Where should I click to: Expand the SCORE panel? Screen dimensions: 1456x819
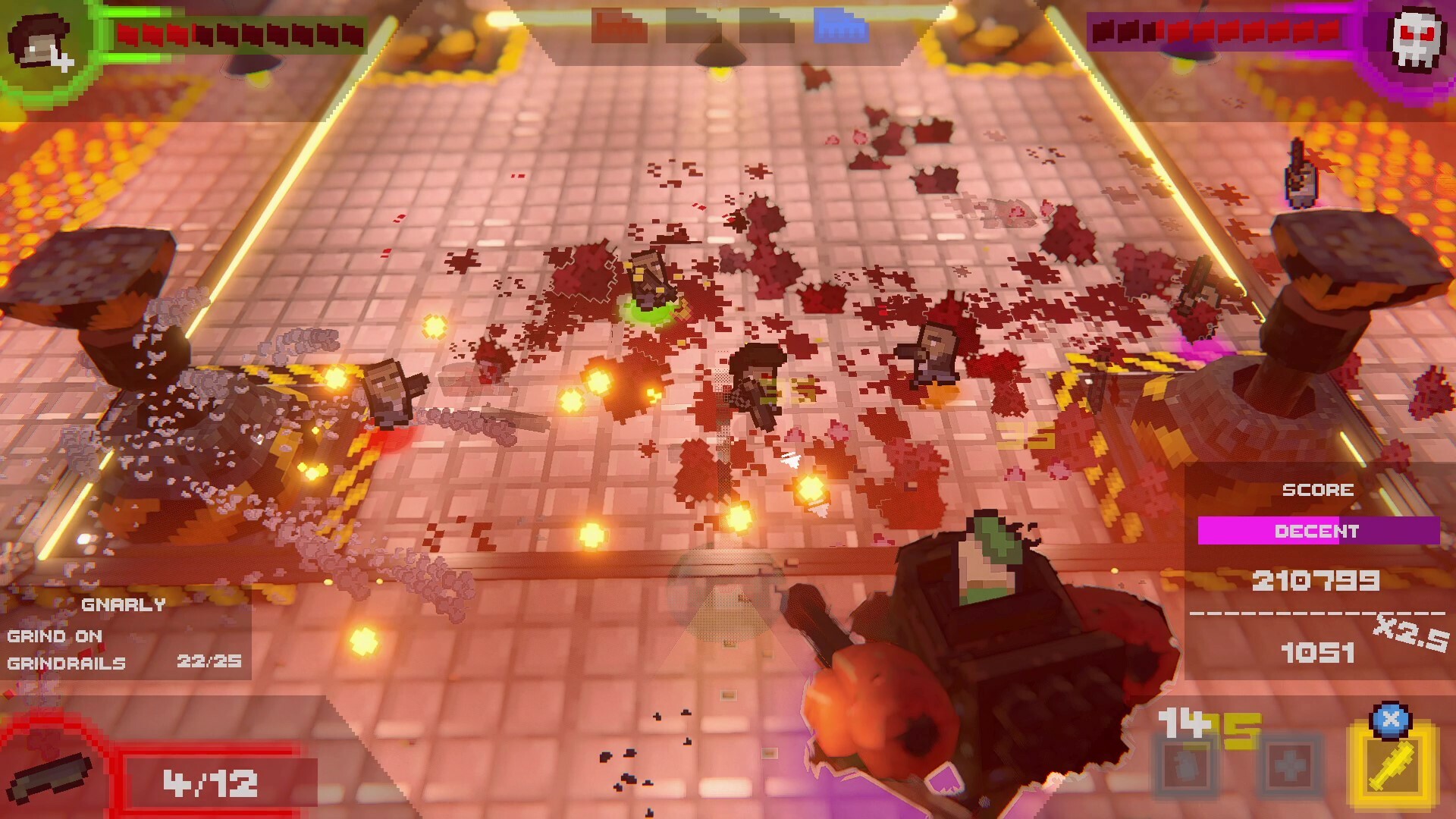(1317, 490)
